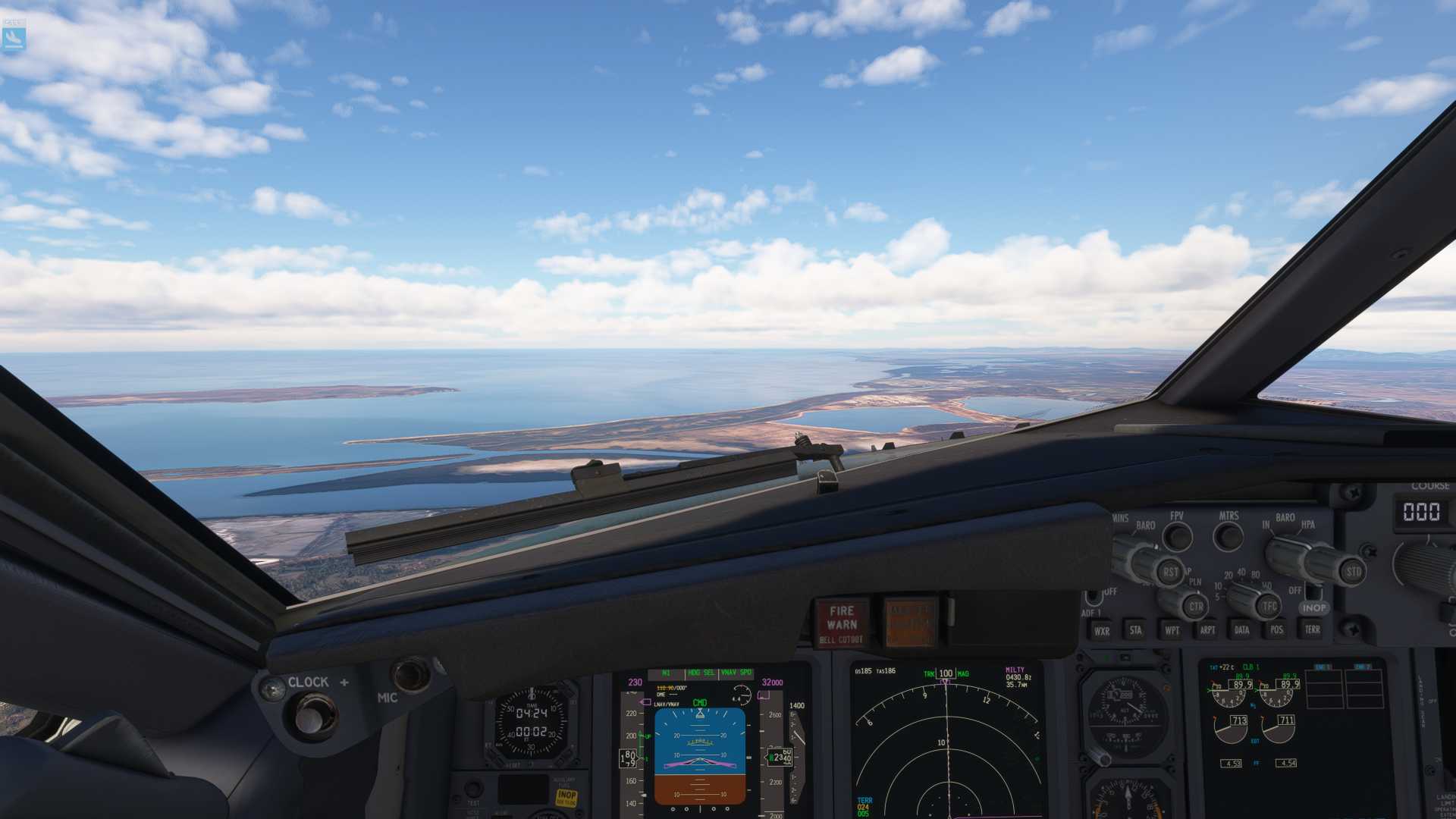Toggle the DATA map button
1456x819 pixels.
click(x=1242, y=629)
